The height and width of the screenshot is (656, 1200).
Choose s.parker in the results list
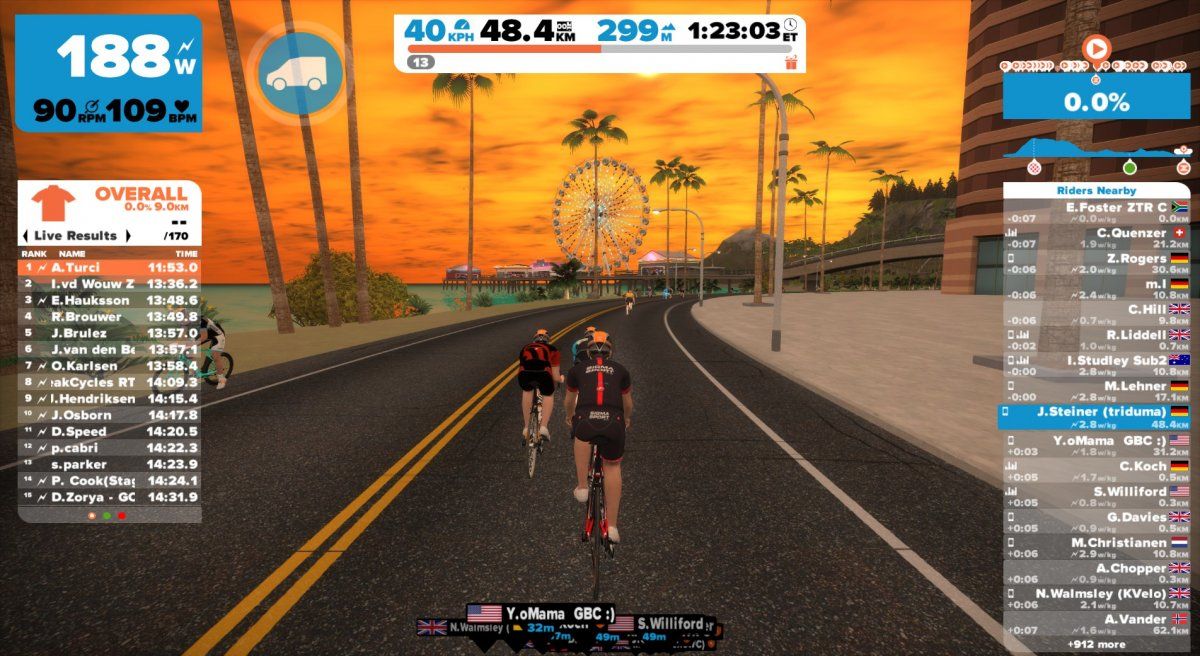pos(109,464)
